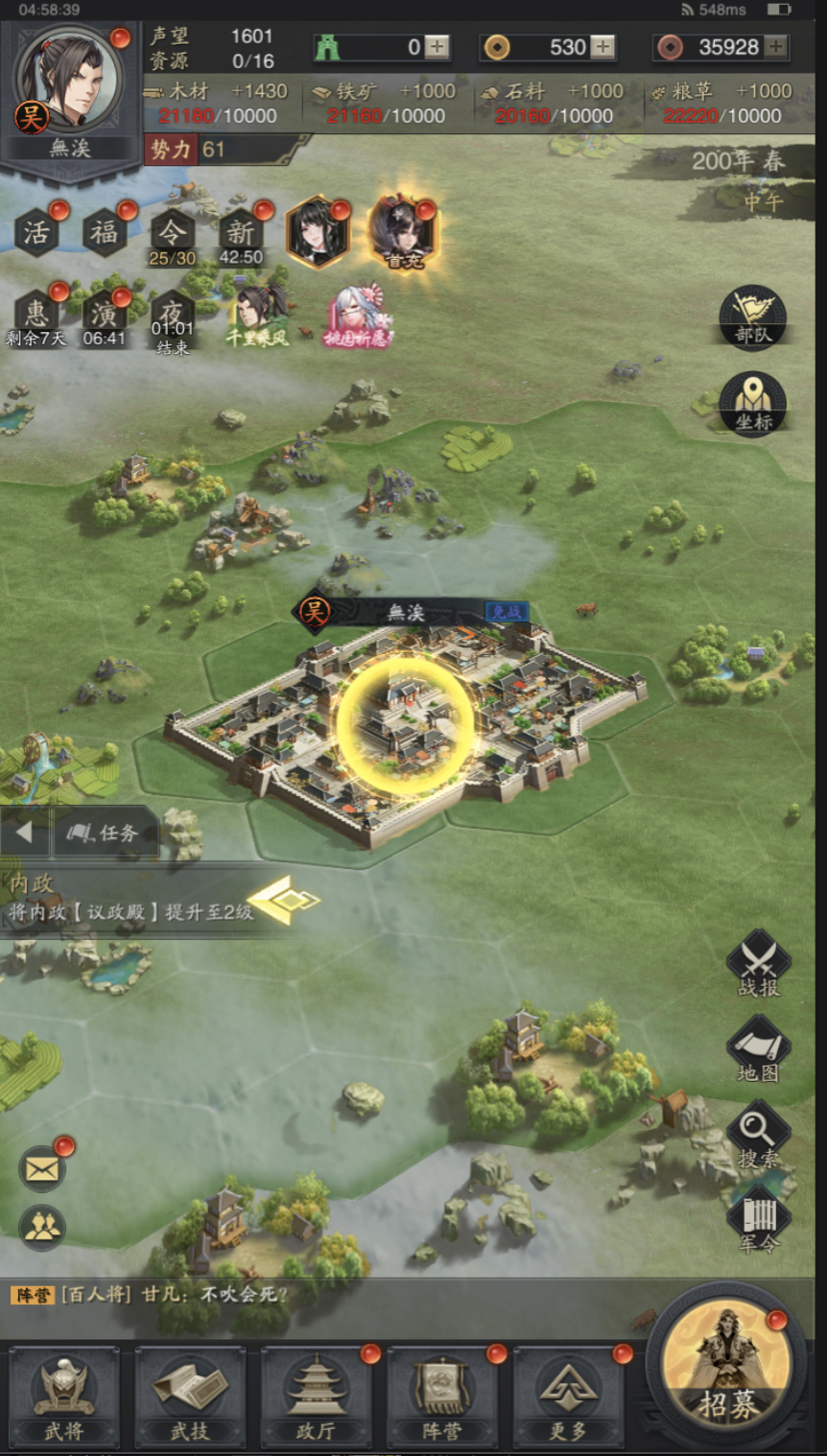The height and width of the screenshot is (1456, 827).
Task: Open the friends icon below the mail
Action: click(x=43, y=1227)
